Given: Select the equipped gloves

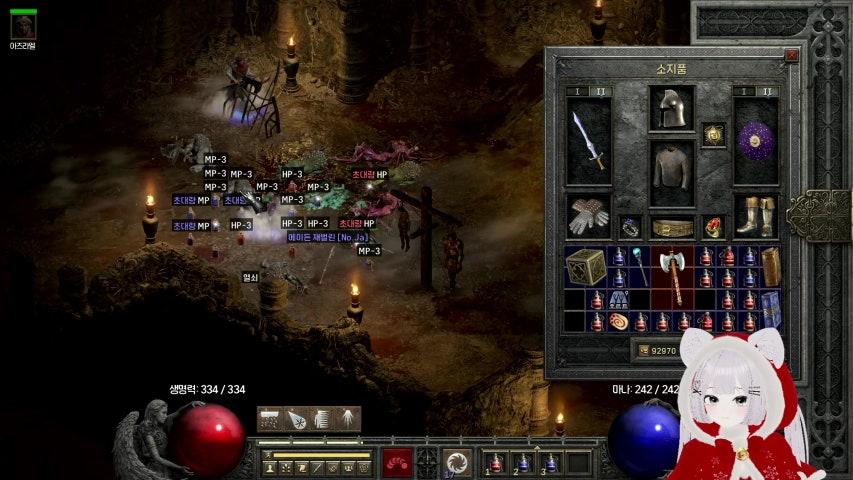Looking at the screenshot, I should [588, 215].
